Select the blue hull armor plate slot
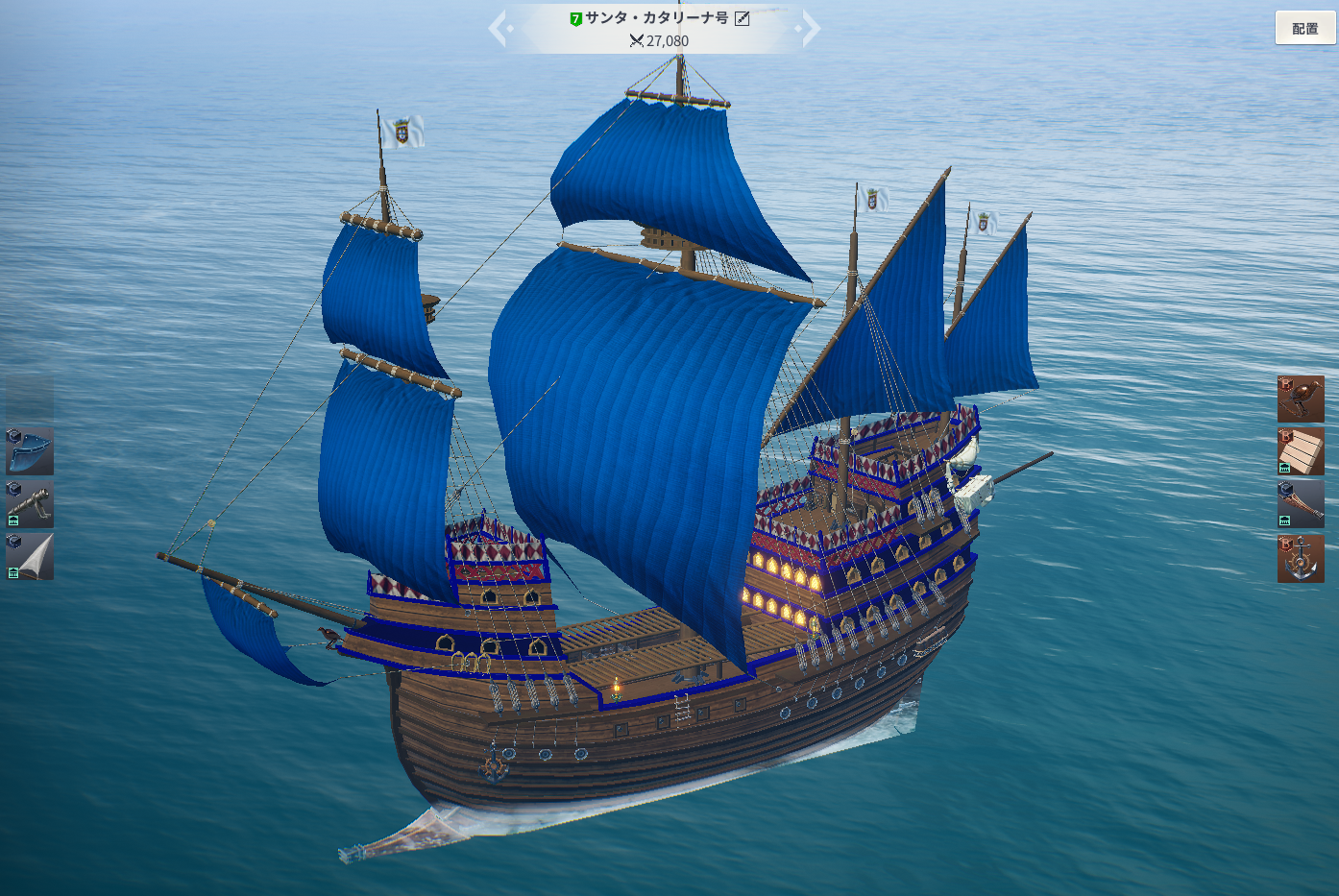The width and height of the screenshot is (1339, 896). [30, 451]
